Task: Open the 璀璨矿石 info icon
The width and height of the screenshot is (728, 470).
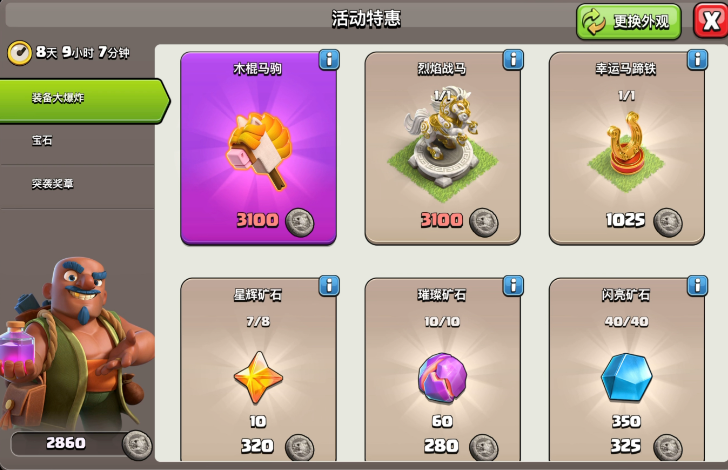Action: click(x=513, y=286)
